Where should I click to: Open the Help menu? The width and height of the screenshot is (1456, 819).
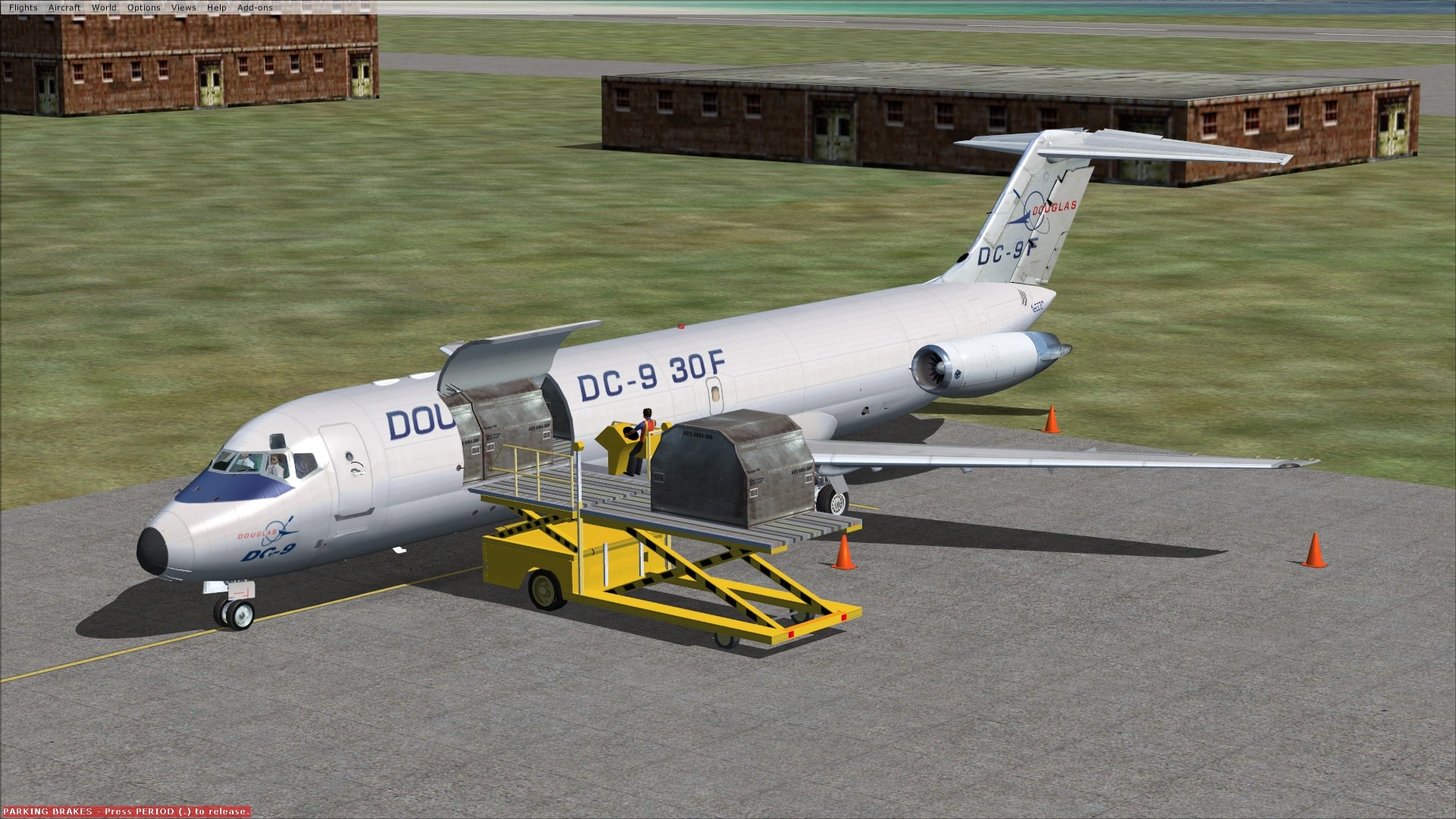(x=217, y=7)
